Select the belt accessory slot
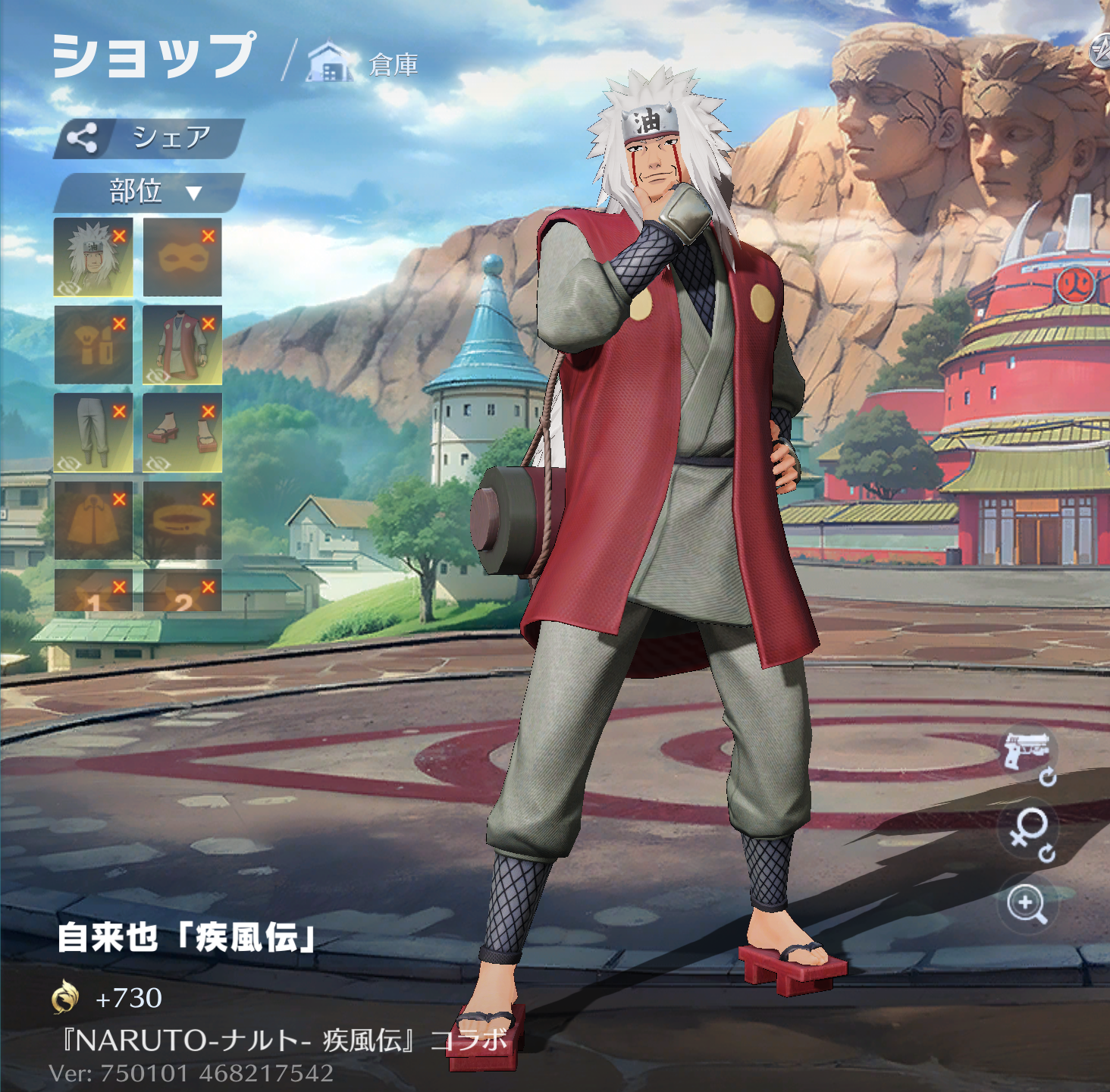This screenshot has height=1092, width=1110. click(181, 521)
